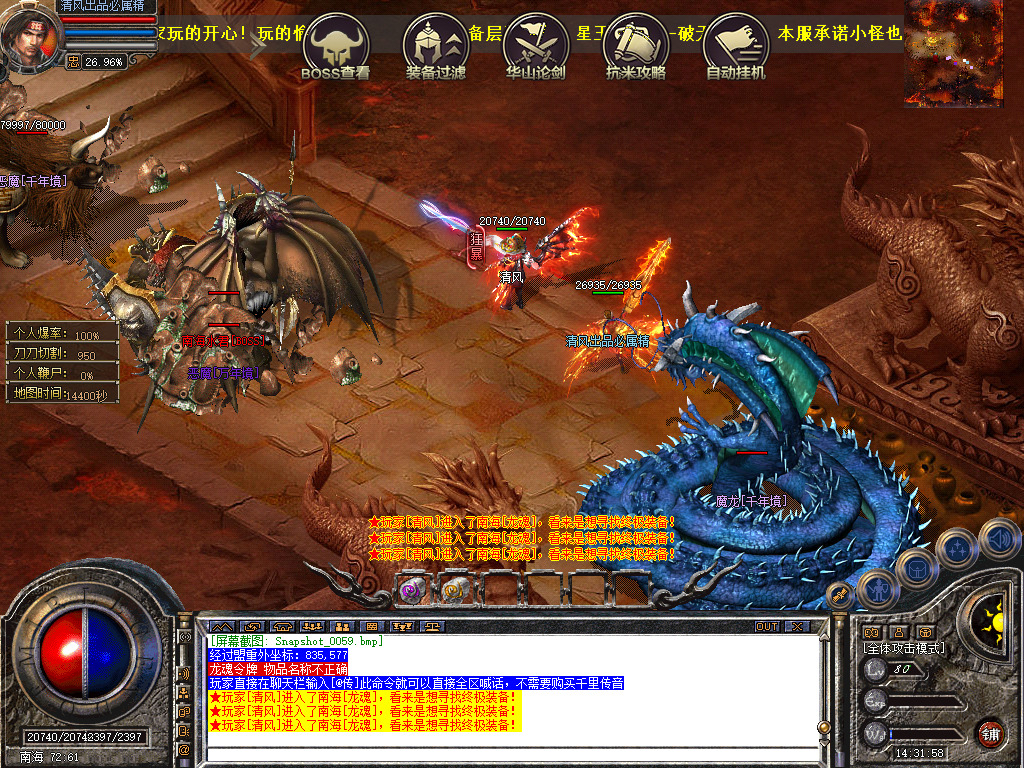Select the 华山论剑 crossed swords icon
Viewport: 1024px width, 768px height.
[535, 46]
